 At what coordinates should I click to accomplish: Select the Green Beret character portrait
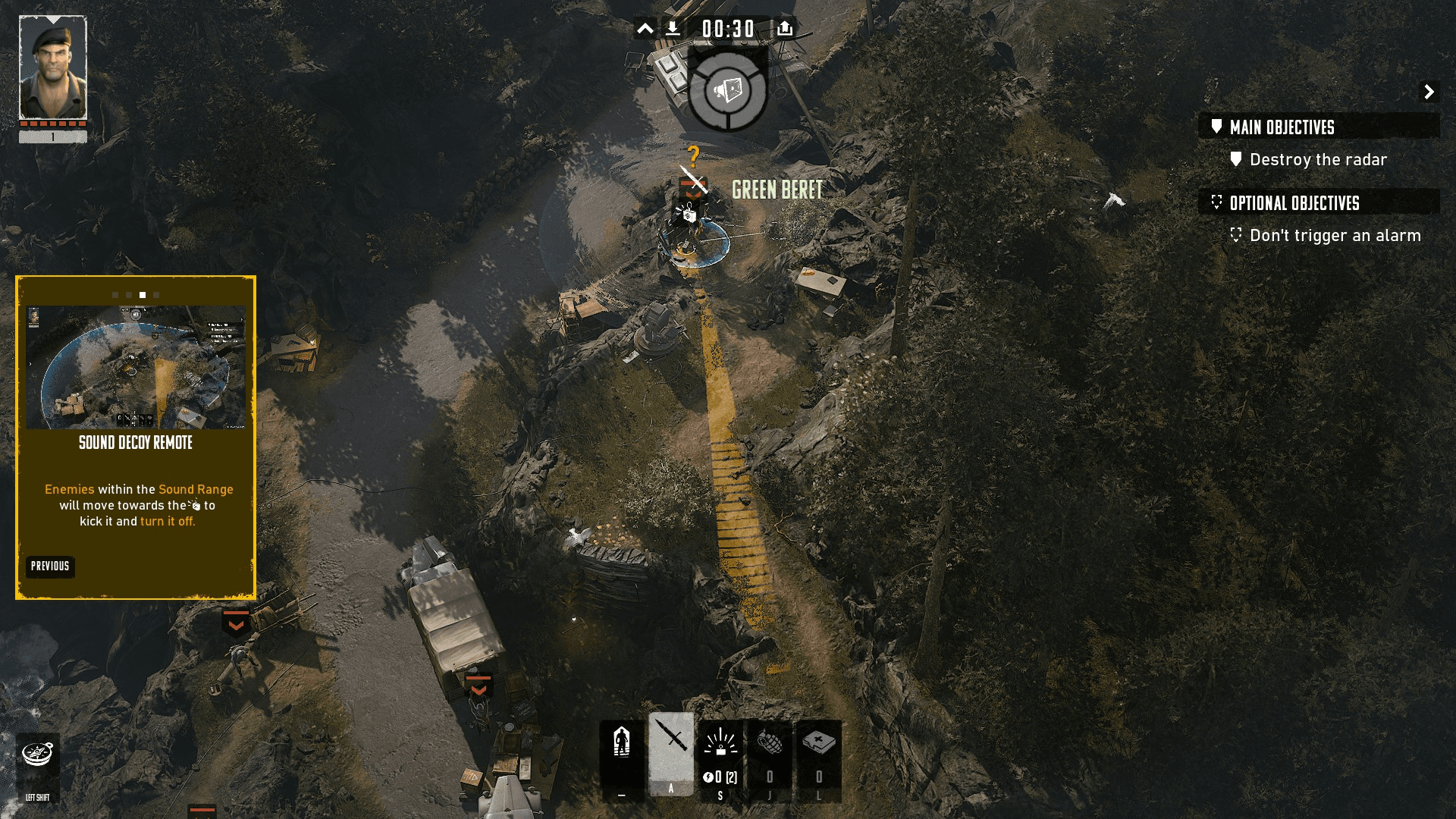click(53, 68)
